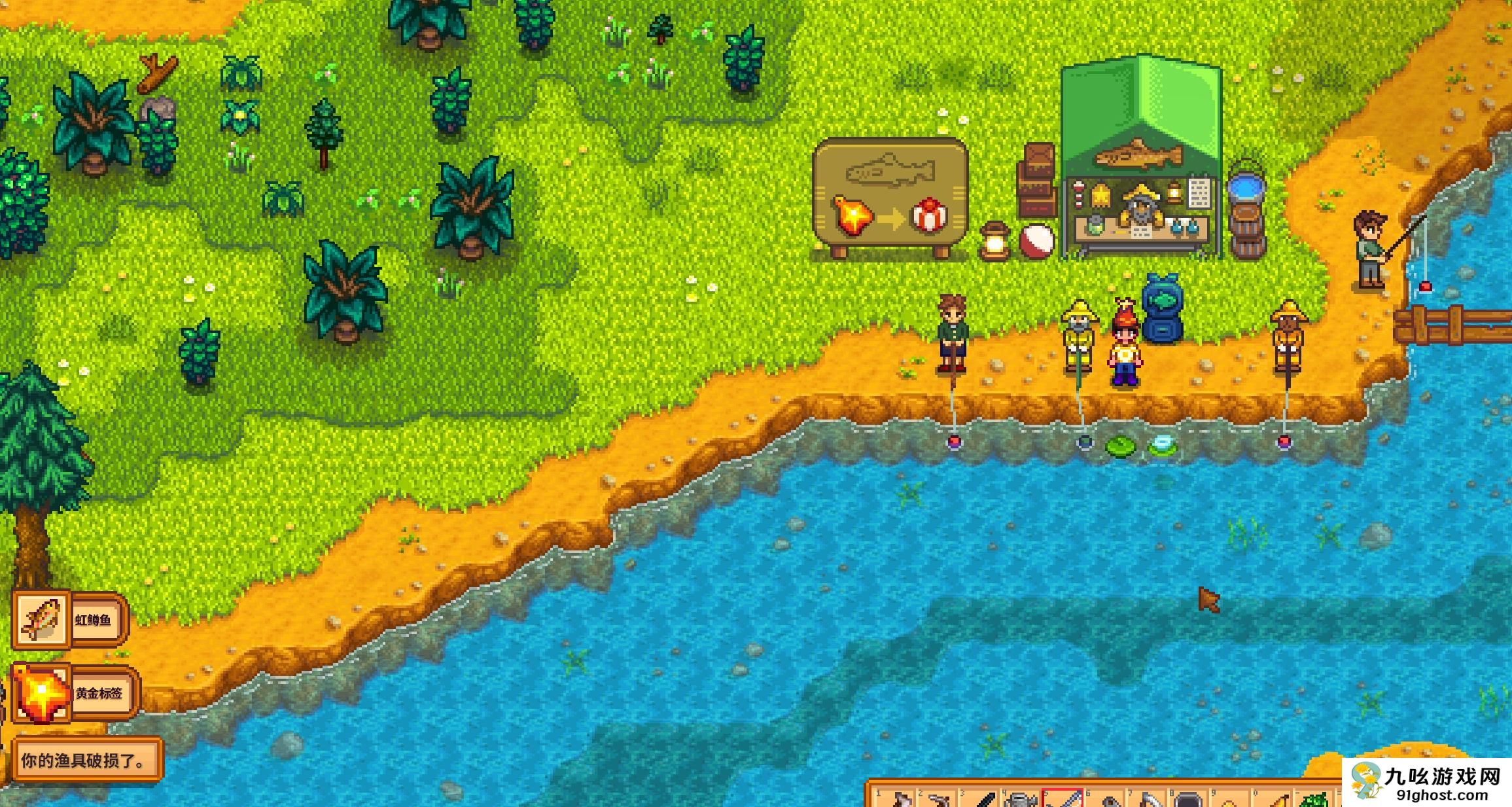Screen dimensions: 1512x807
Task: Choose the fishing rod in the hotbar
Action: click(x=1063, y=799)
